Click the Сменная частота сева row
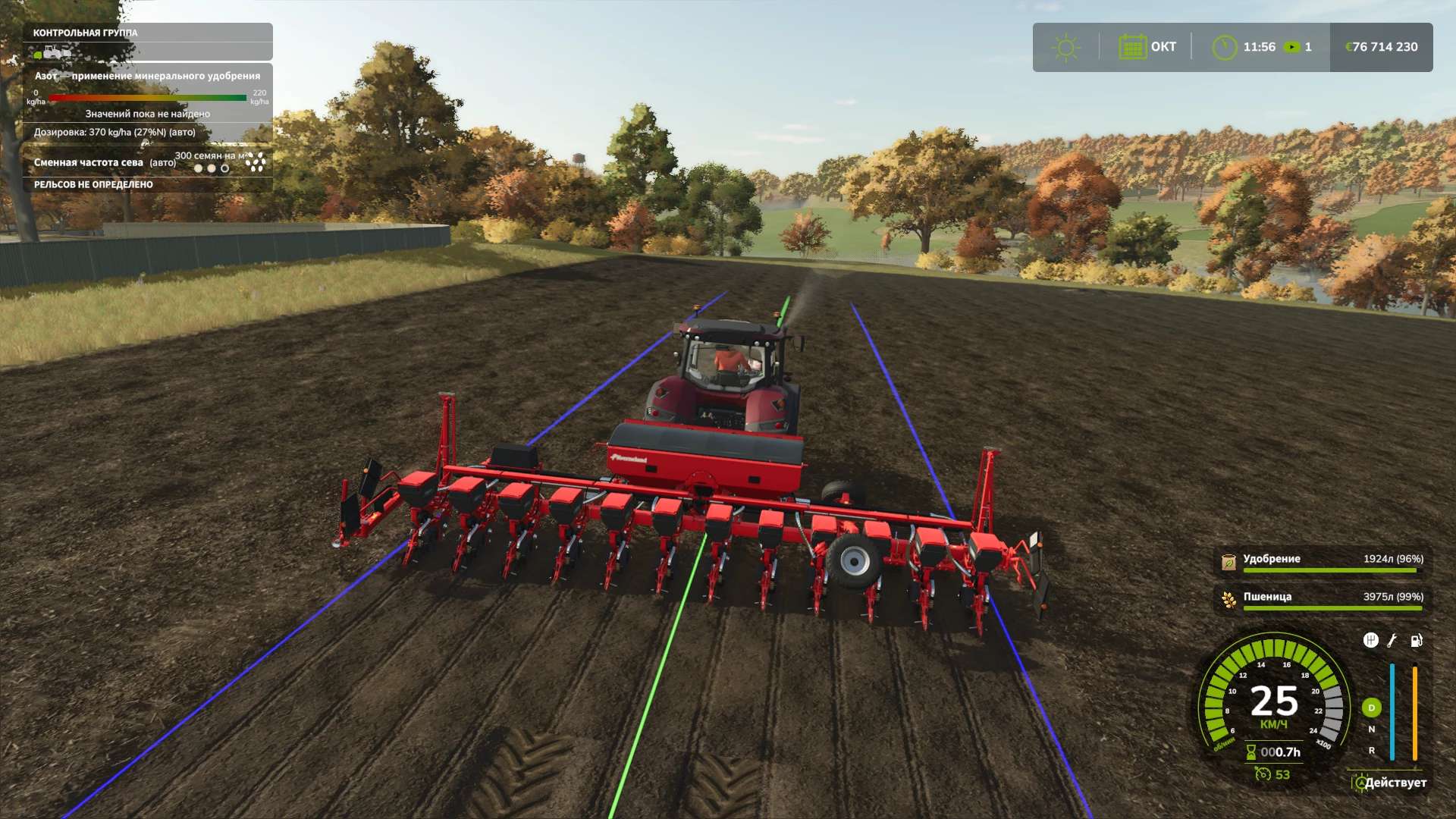1456x819 pixels. pyautogui.click(x=106, y=162)
